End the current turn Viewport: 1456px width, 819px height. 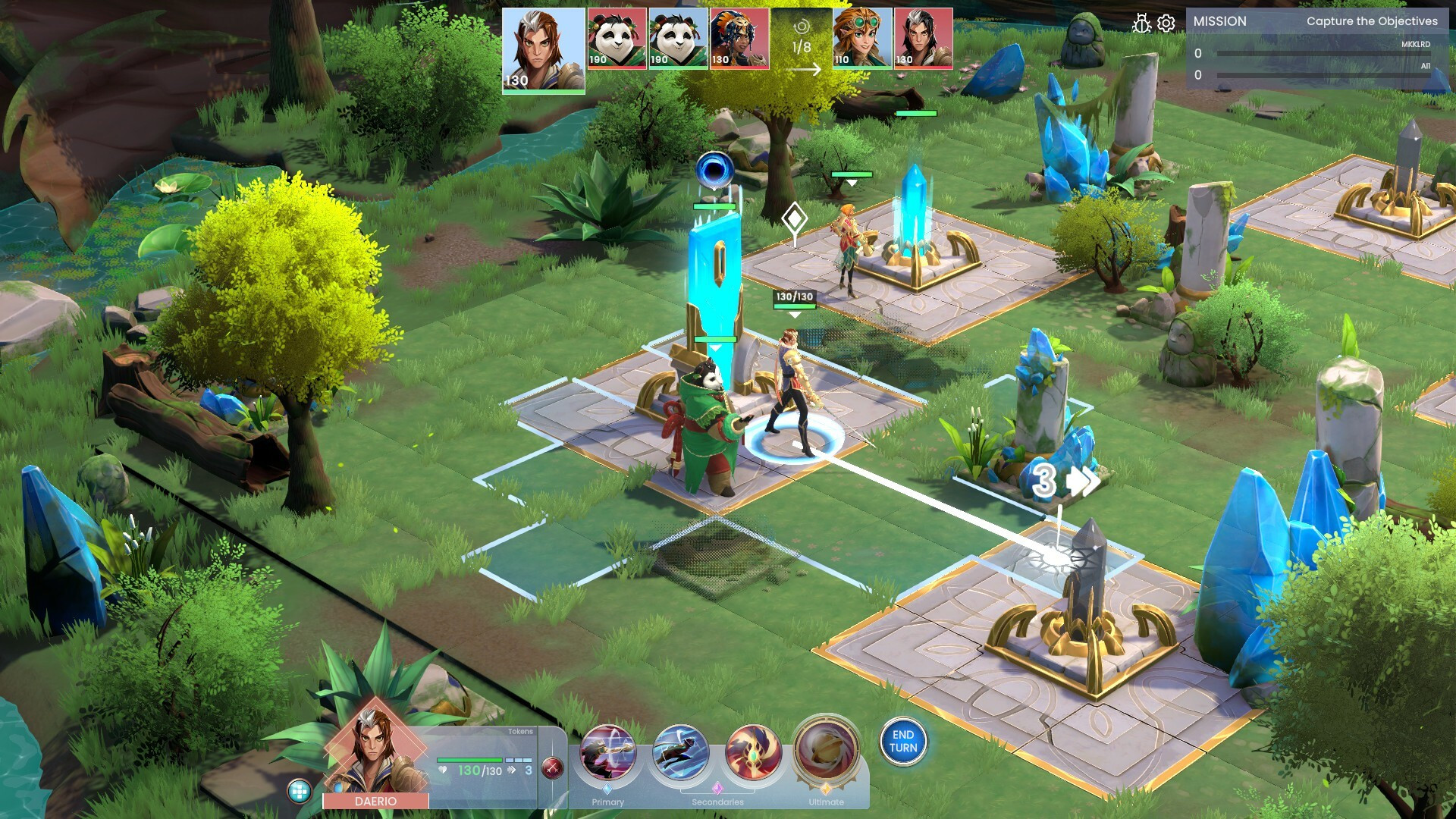pyautogui.click(x=902, y=742)
